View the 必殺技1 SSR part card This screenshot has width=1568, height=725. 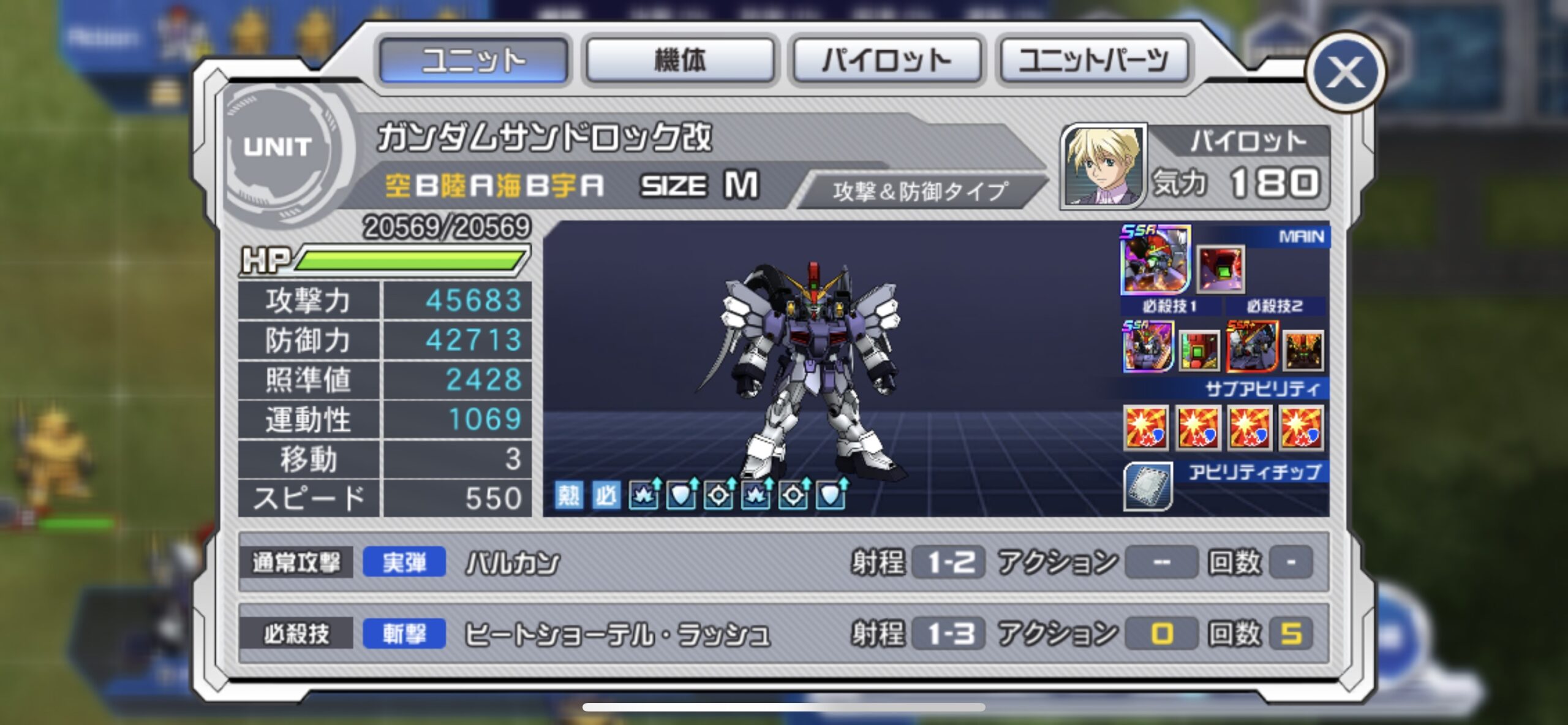click(1148, 347)
